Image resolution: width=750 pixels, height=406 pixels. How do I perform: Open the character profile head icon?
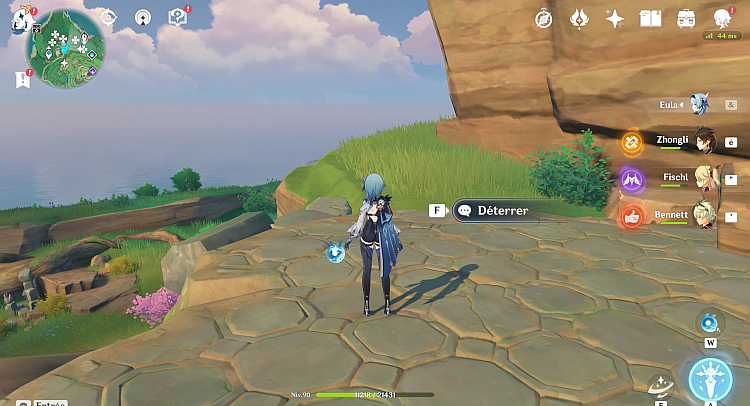tap(723, 18)
